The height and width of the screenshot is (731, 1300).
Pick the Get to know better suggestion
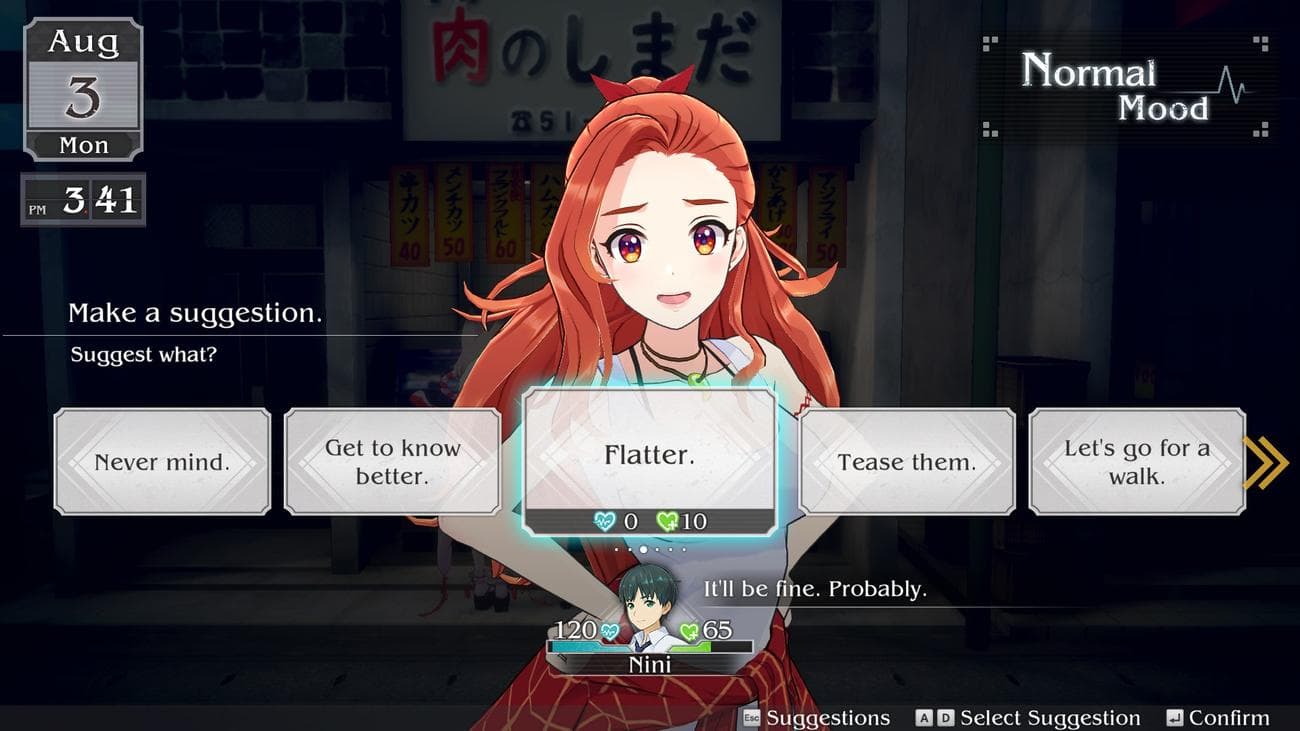[x=391, y=462]
